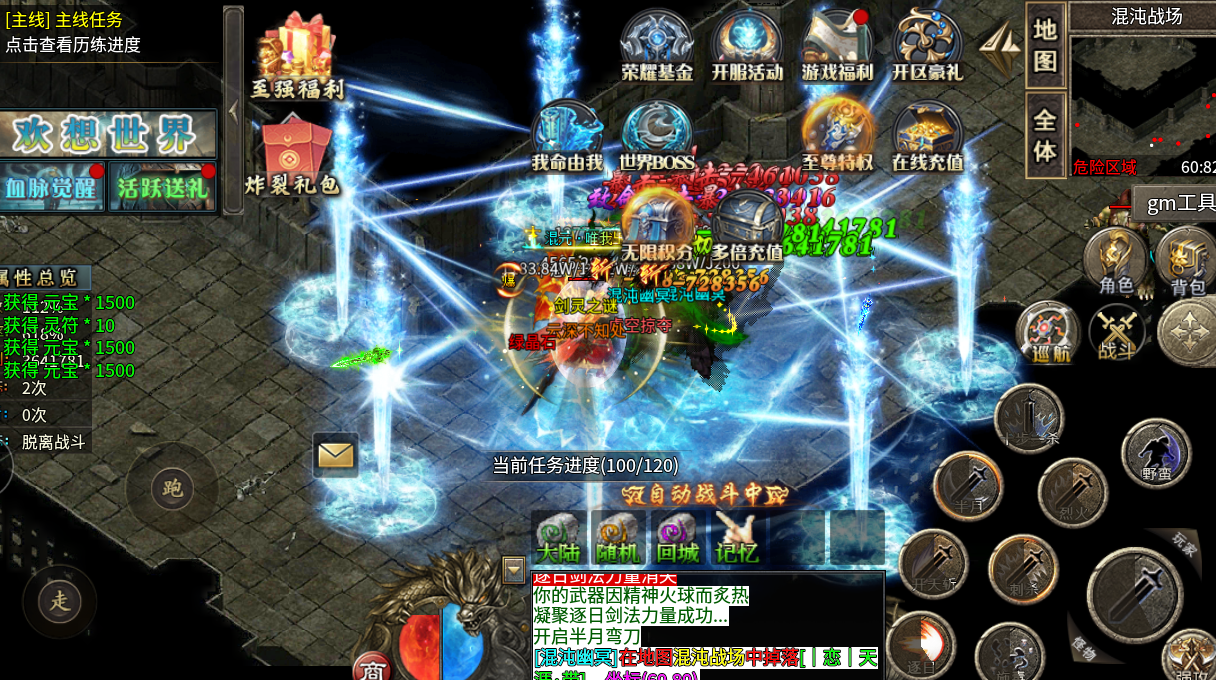Screen dimensions: 1216x680
Task: Click the 活跃送礼 button
Action: 162,187
